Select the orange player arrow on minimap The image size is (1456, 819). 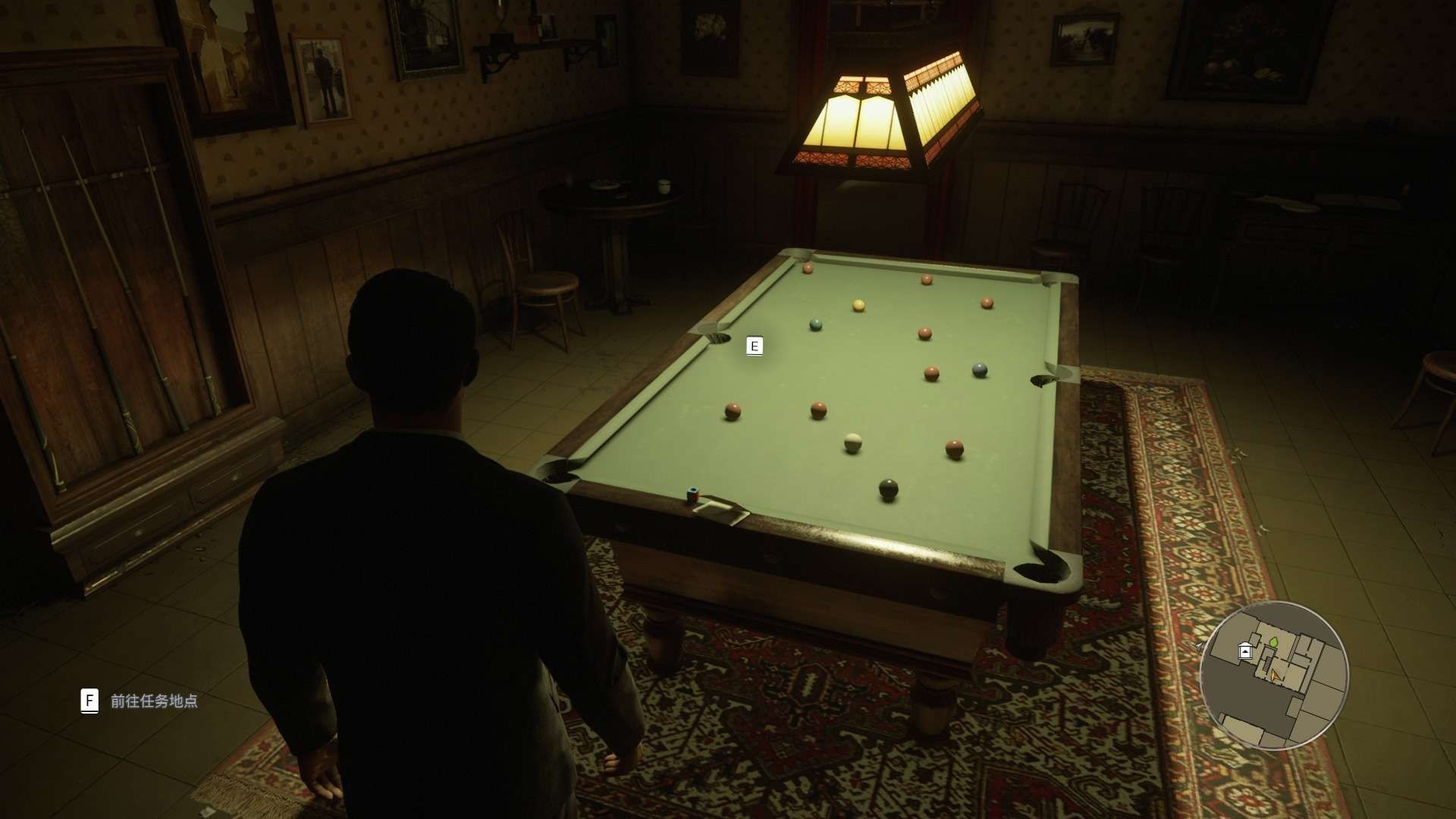pos(1275,674)
